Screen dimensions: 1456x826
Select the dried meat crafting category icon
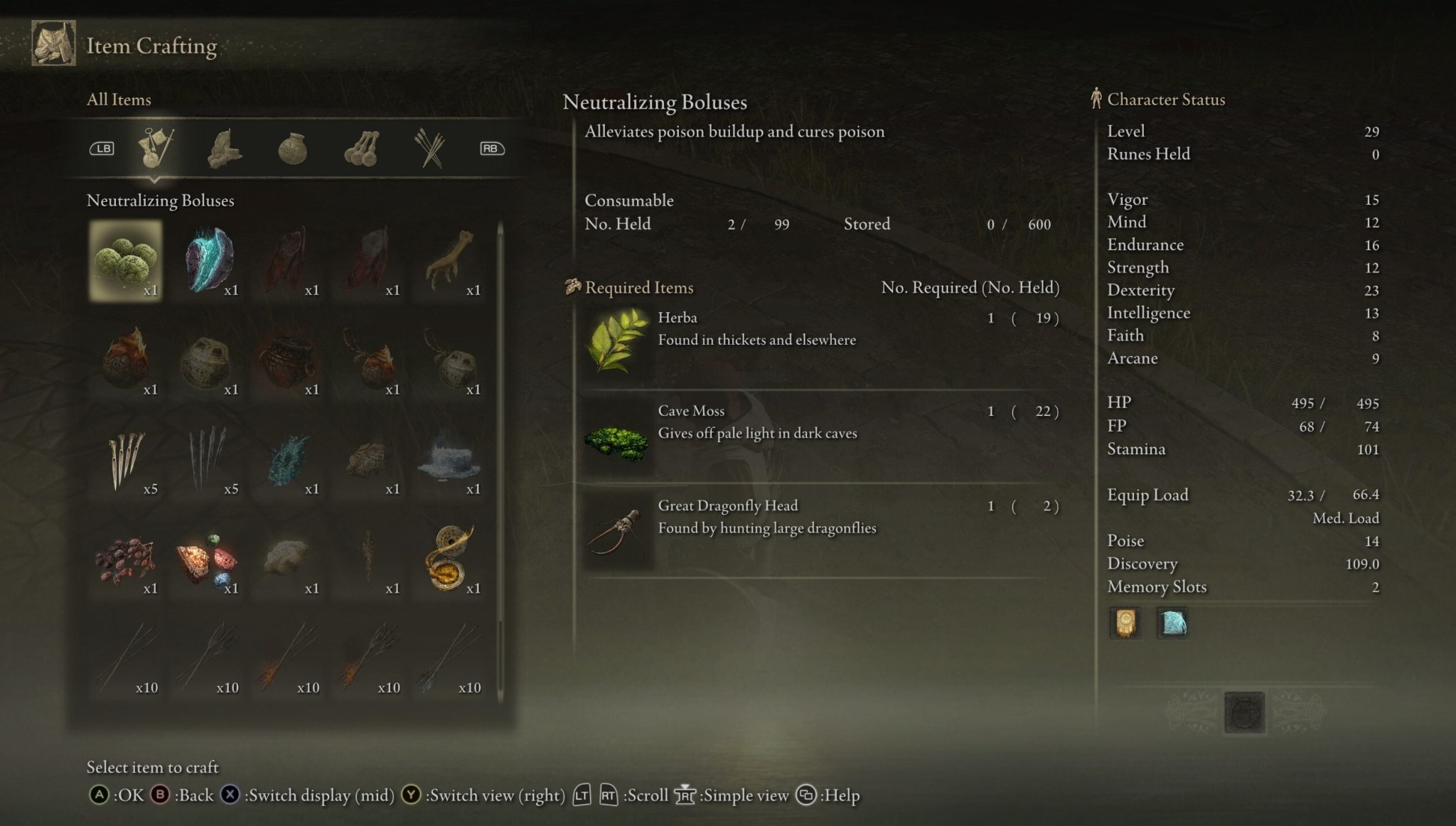pos(224,148)
